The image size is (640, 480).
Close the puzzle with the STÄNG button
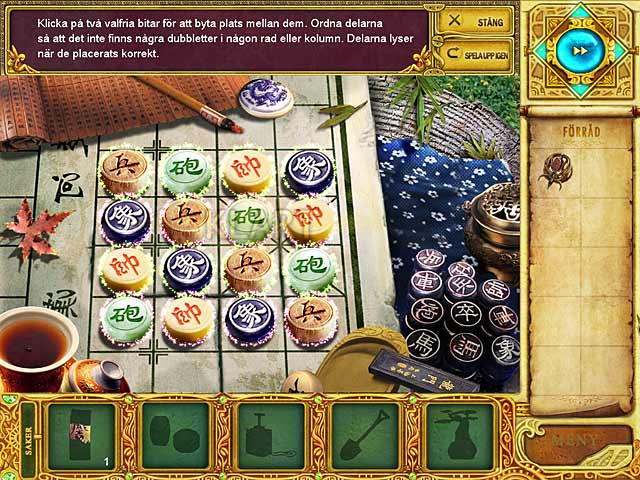click(x=474, y=20)
